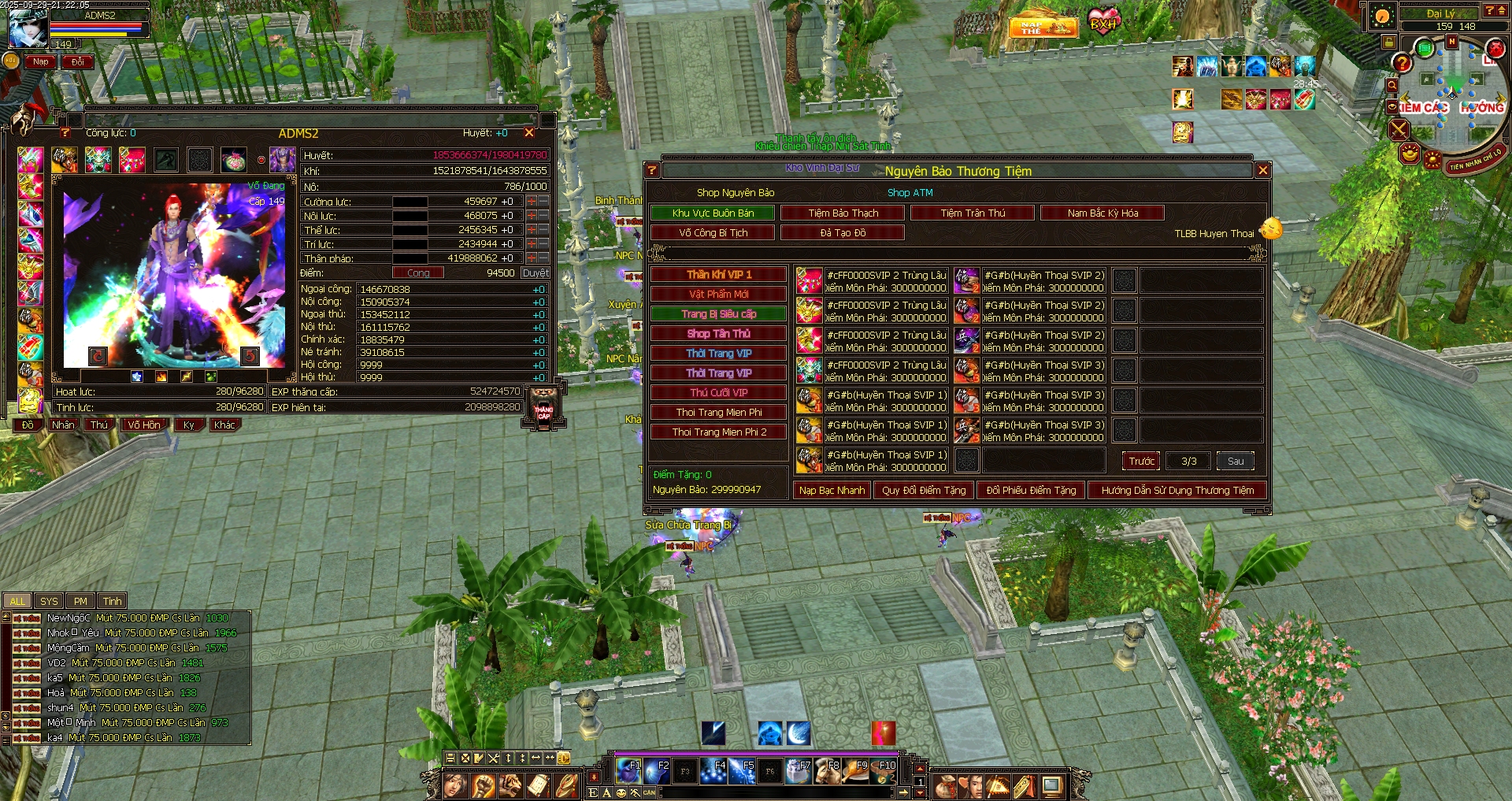1512x801 pixels.
Task: Go to previous shop page with Trước
Action: pyautogui.click(x=1141, y=461)
